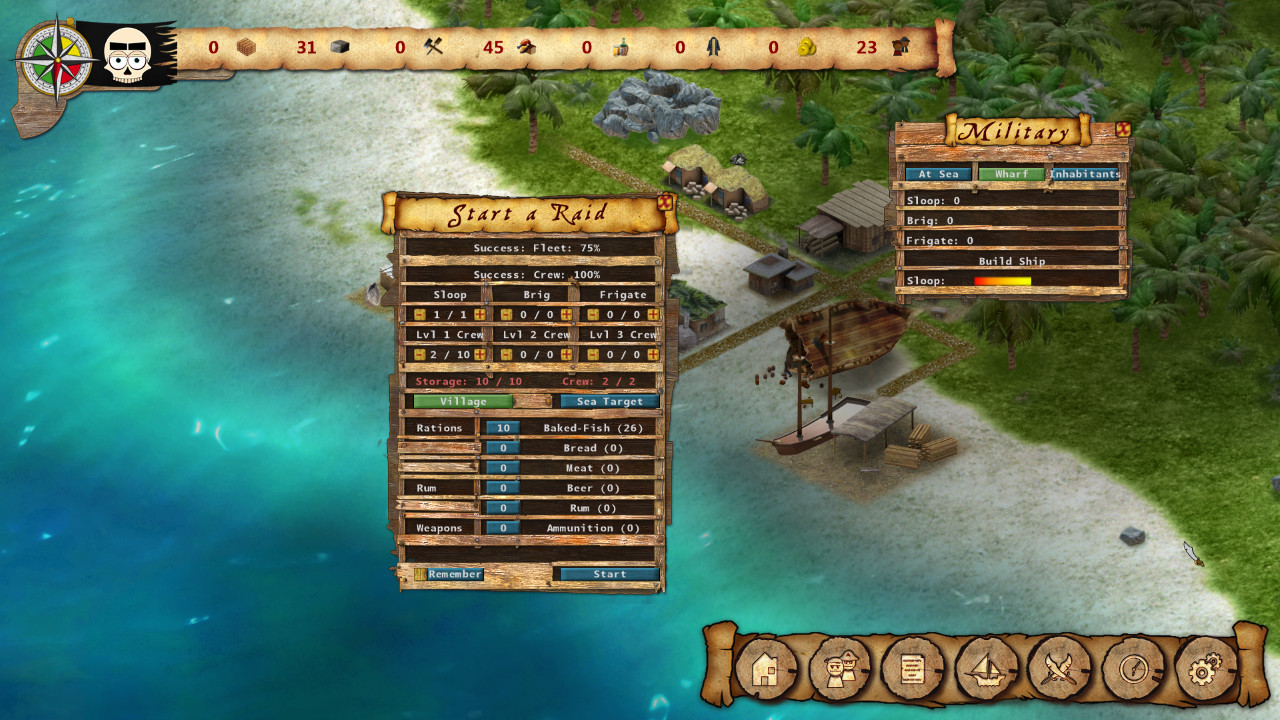Open the Inhabitants tab in Military panel
Screen dimensions: 1280x720
(1085, 173)
